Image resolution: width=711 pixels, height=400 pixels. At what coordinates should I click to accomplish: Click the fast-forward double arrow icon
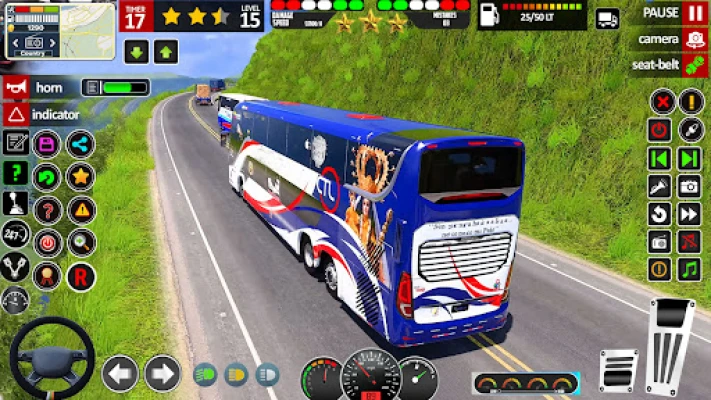[689, 214]
